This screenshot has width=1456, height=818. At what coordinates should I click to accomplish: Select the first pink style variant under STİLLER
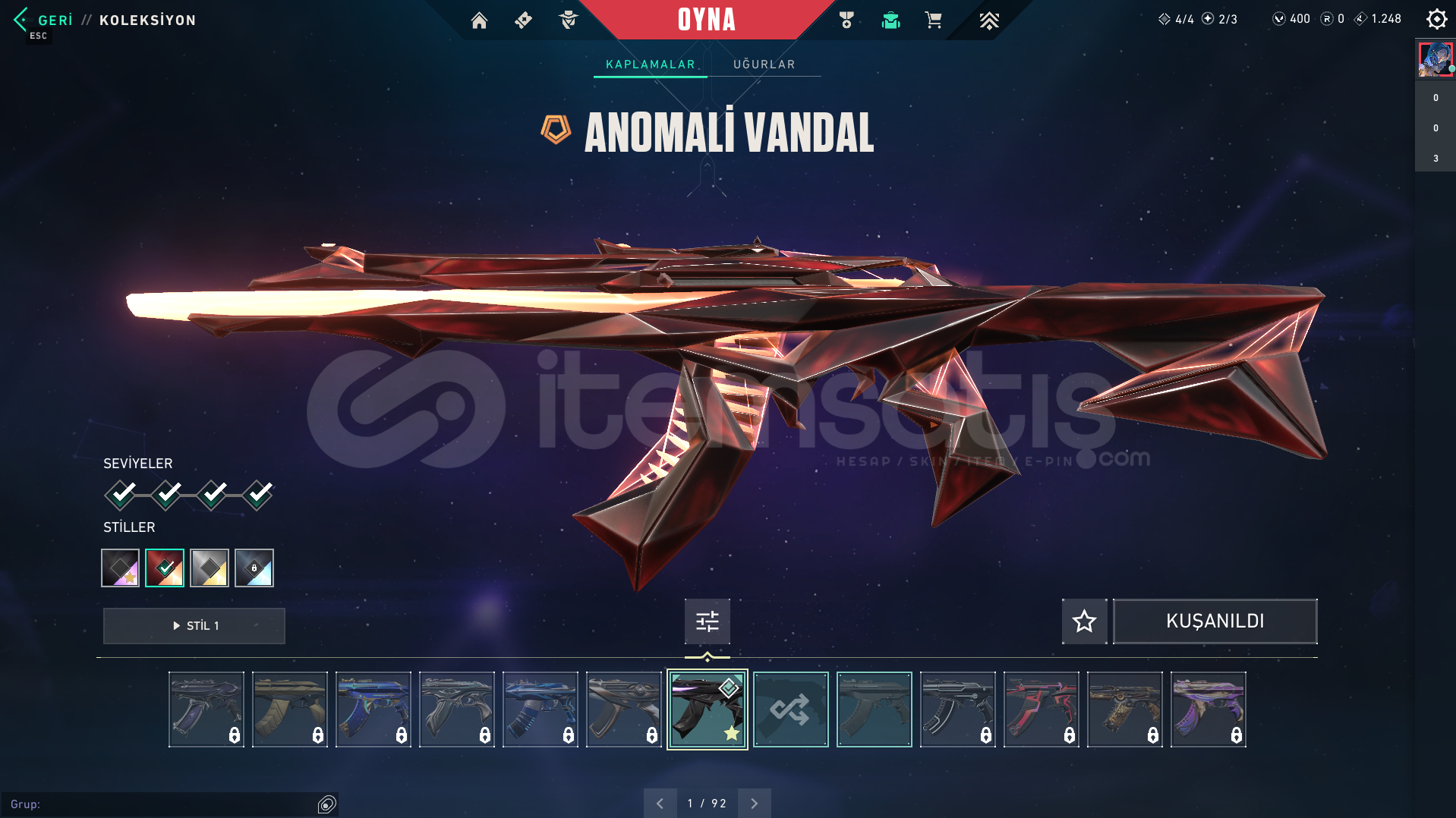point(120,568)
